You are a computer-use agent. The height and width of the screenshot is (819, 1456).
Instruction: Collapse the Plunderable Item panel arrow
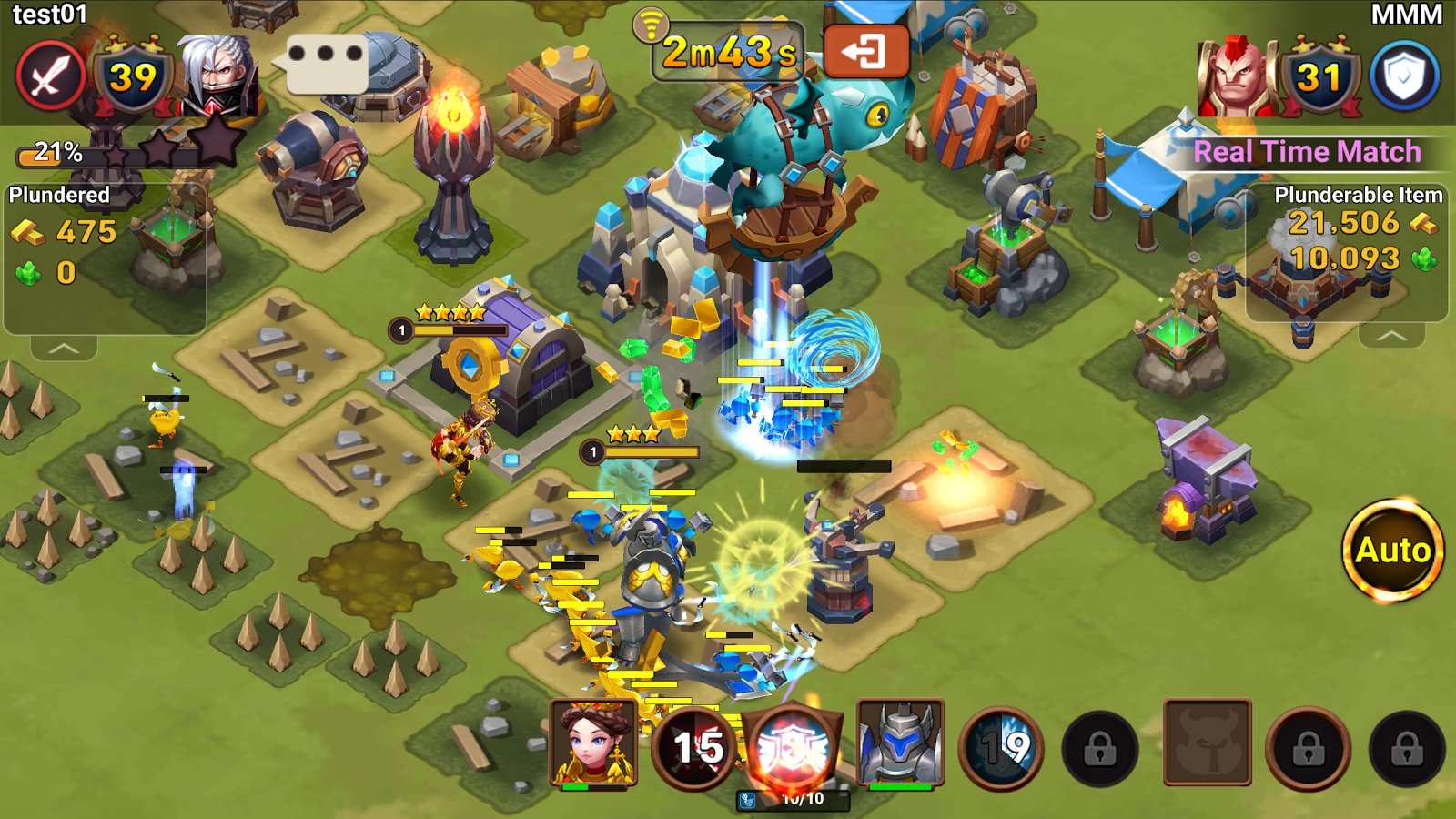pos(1390,336)
